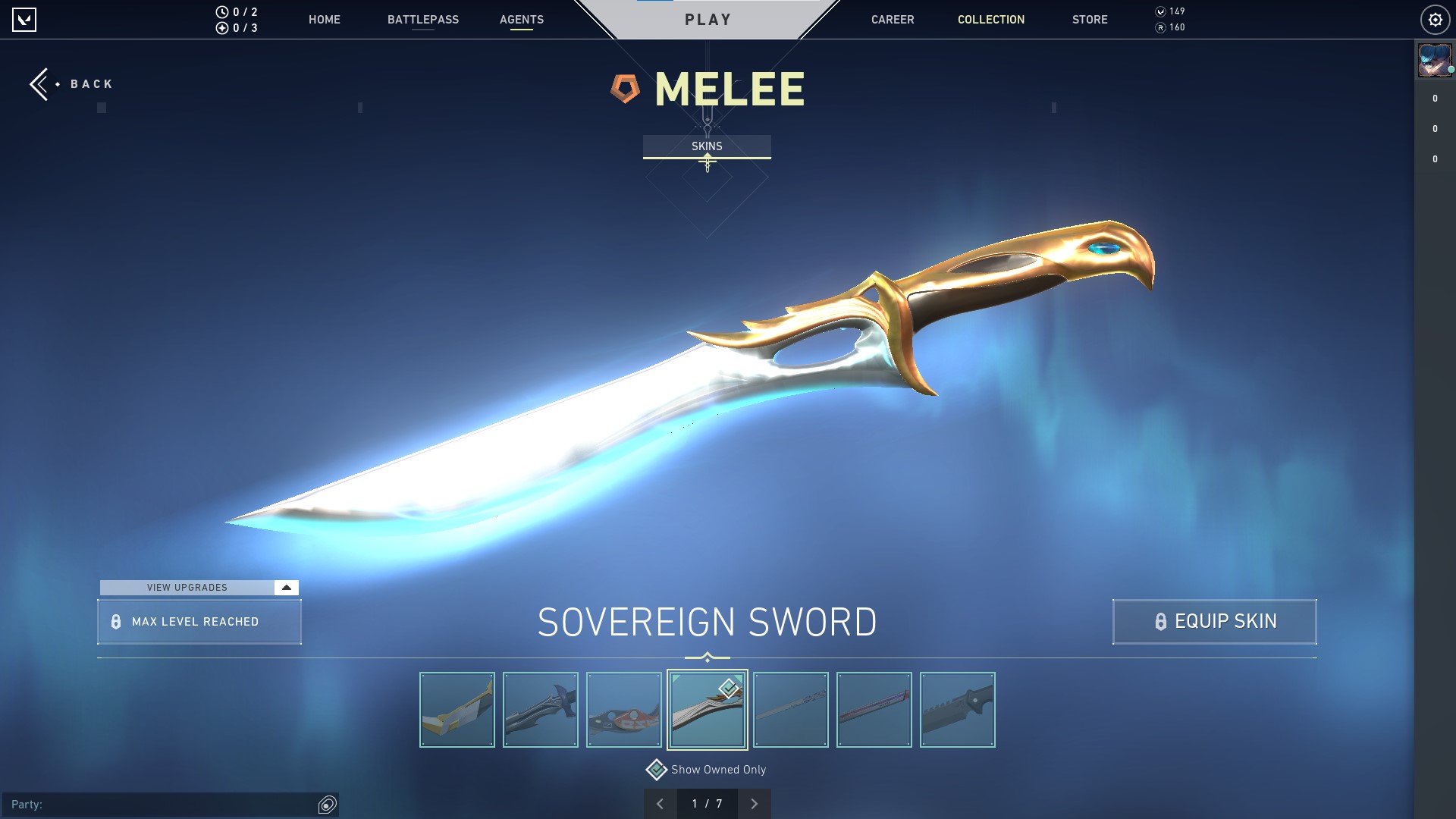Click the Valorant logo in the top-left corner
Viewport: 1456px width, 819px height.
25,19
